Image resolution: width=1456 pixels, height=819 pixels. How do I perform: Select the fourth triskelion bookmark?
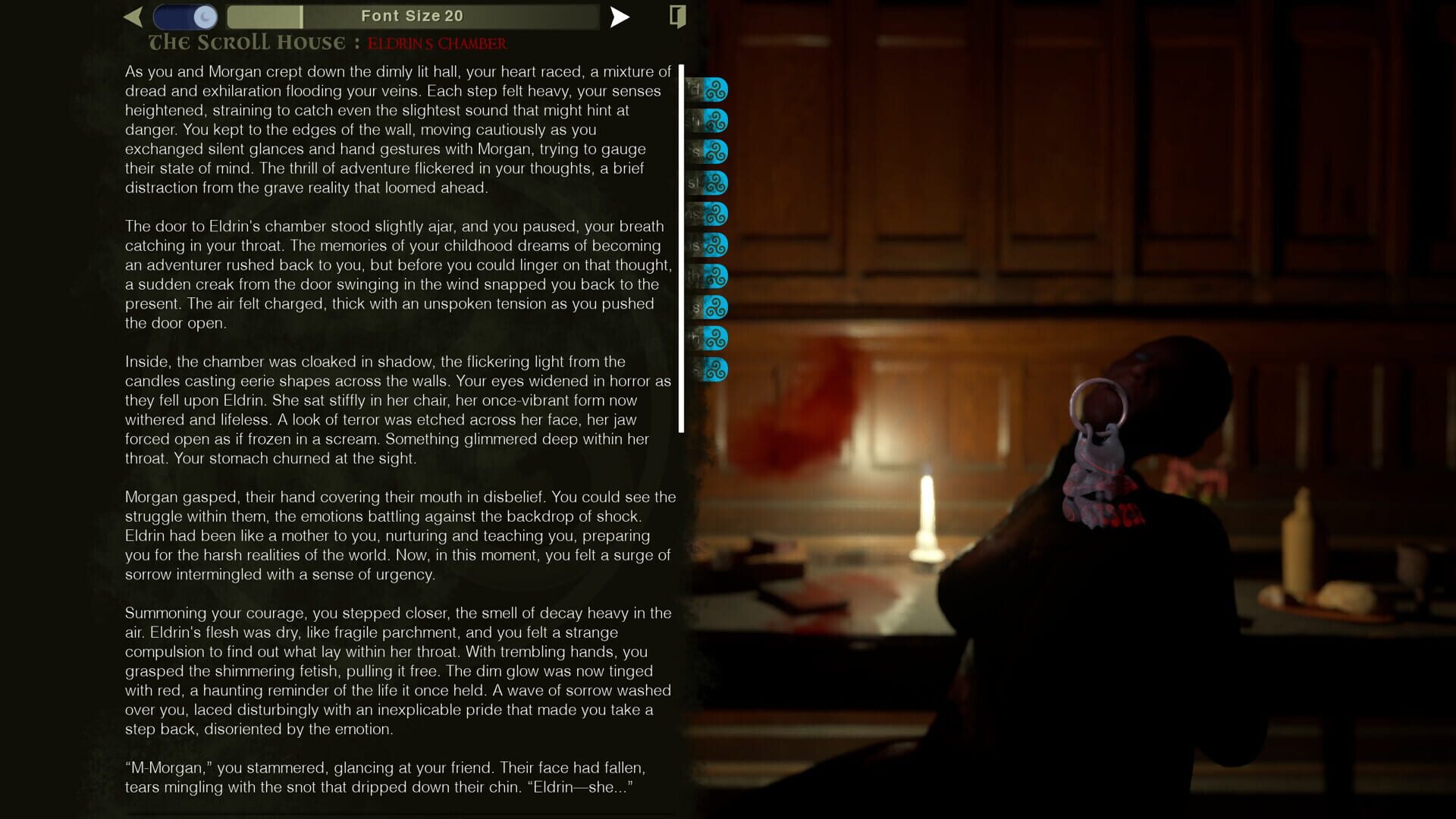point(716,182)
